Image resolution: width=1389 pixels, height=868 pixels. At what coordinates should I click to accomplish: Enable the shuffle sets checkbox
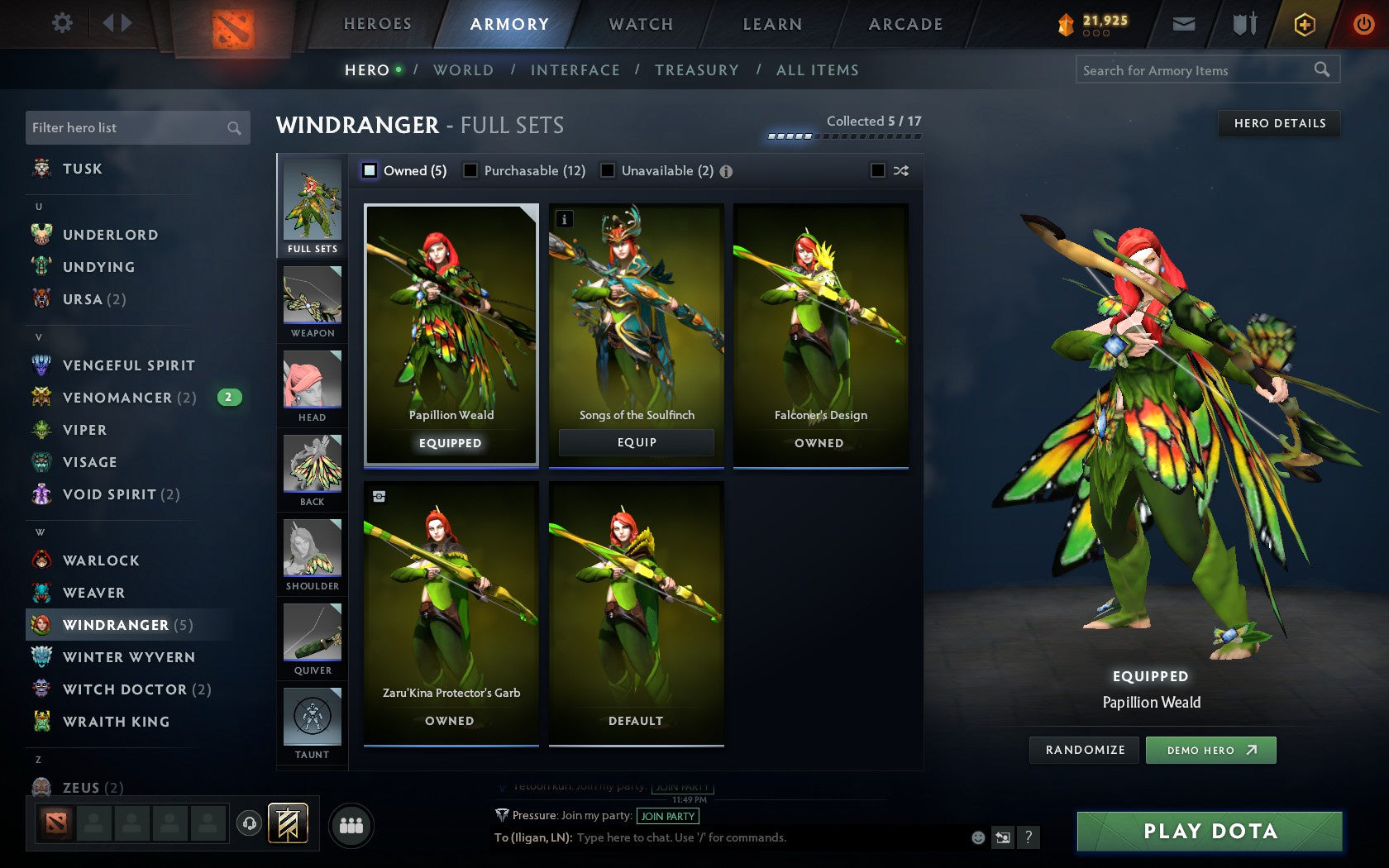(879, 170)
